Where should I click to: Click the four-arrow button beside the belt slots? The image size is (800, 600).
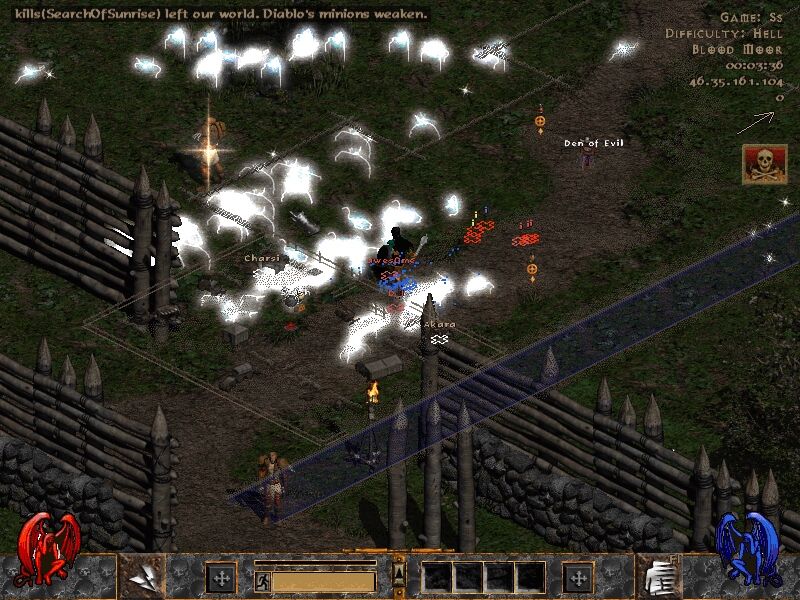pos(578,577)
